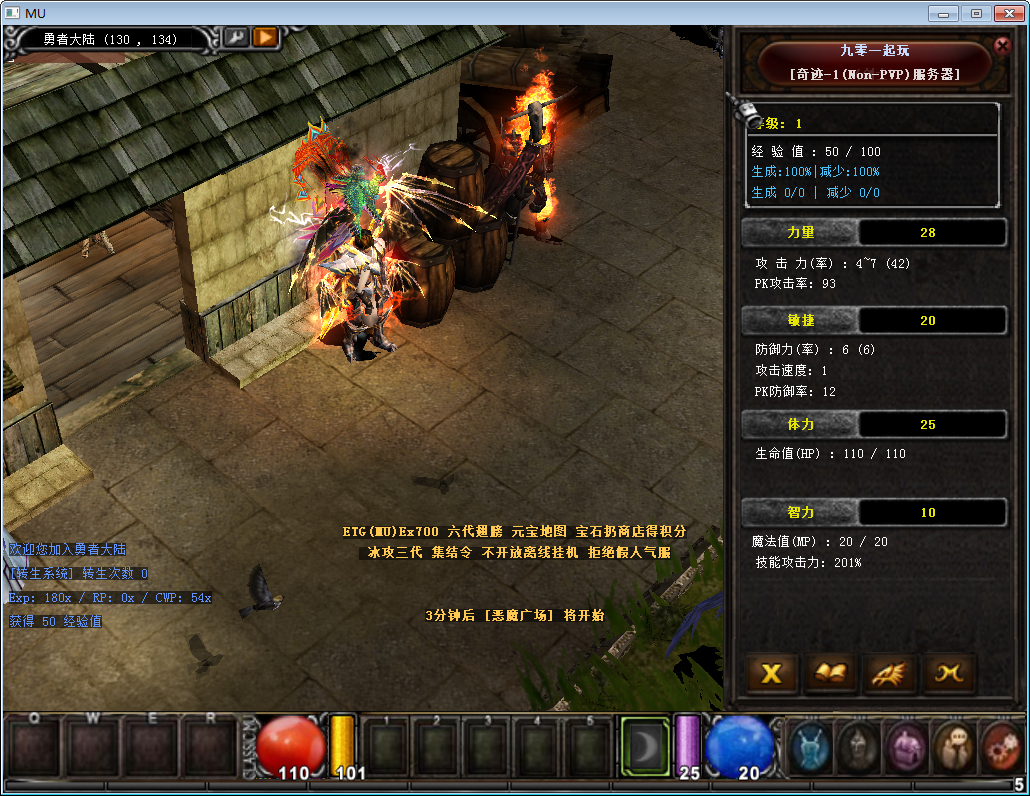The width and height of the screenshot is (1030, 796).
Task: Select the empty Q hotkey slot
Action: point(34,748)
